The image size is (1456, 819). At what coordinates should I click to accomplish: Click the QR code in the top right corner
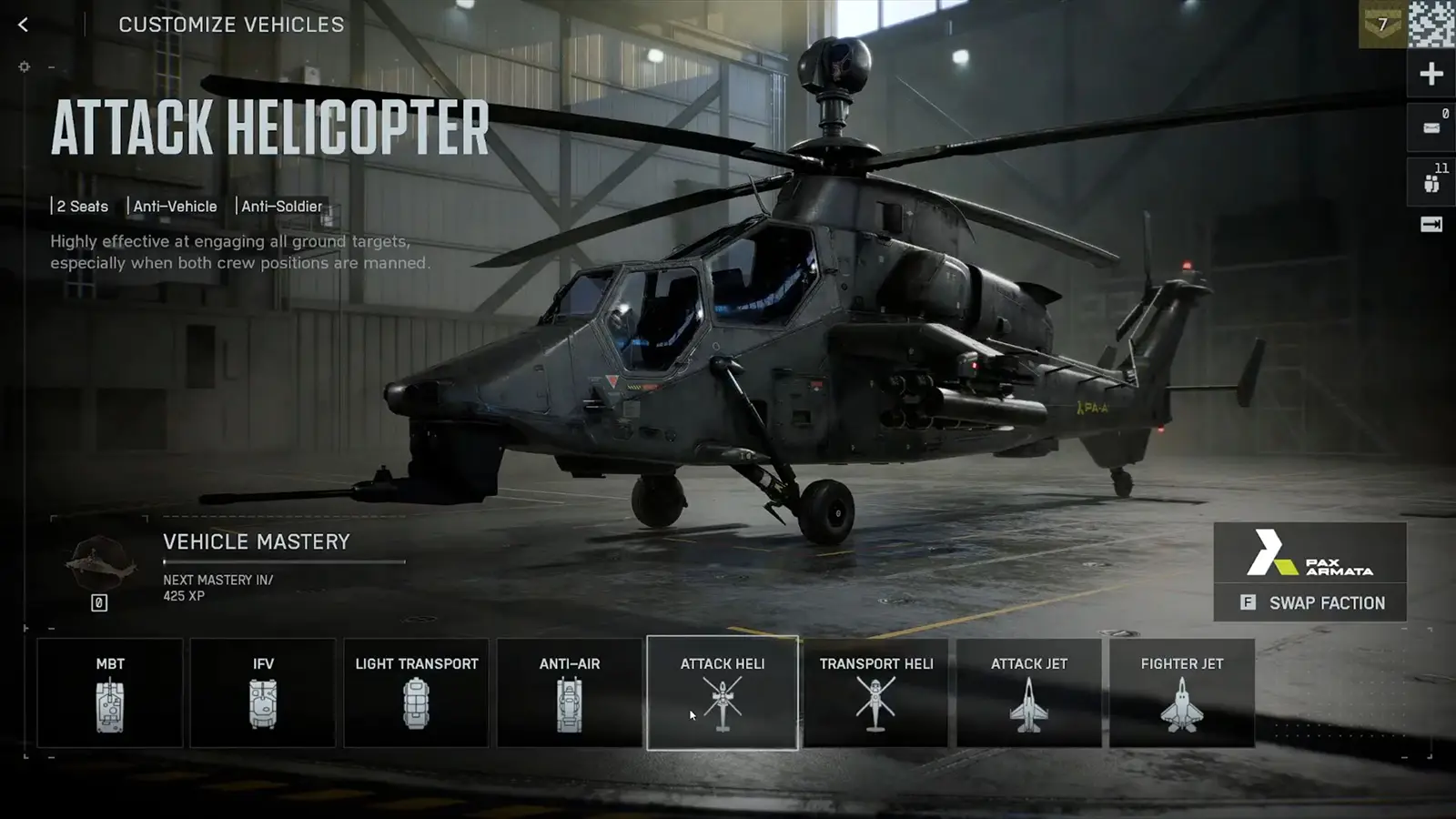click(1430, 23)
